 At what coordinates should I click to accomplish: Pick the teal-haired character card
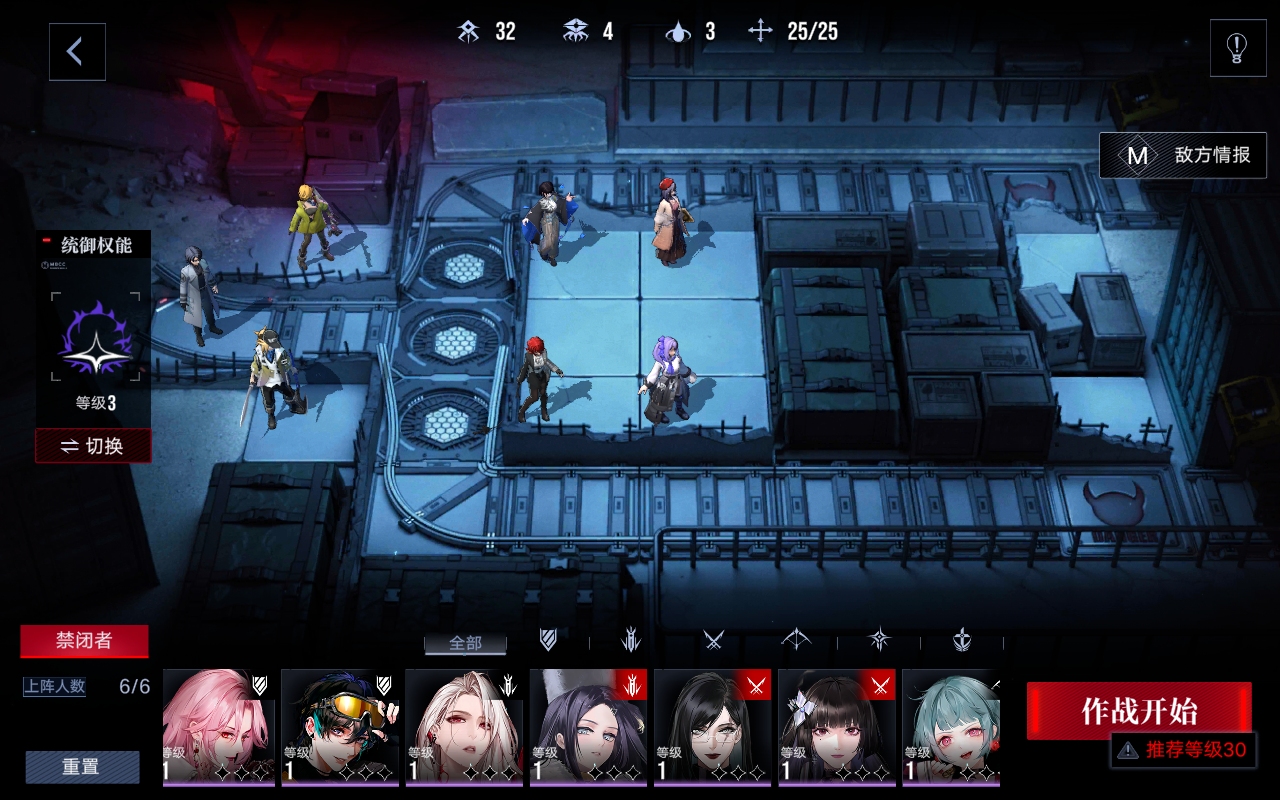point(951,727)
